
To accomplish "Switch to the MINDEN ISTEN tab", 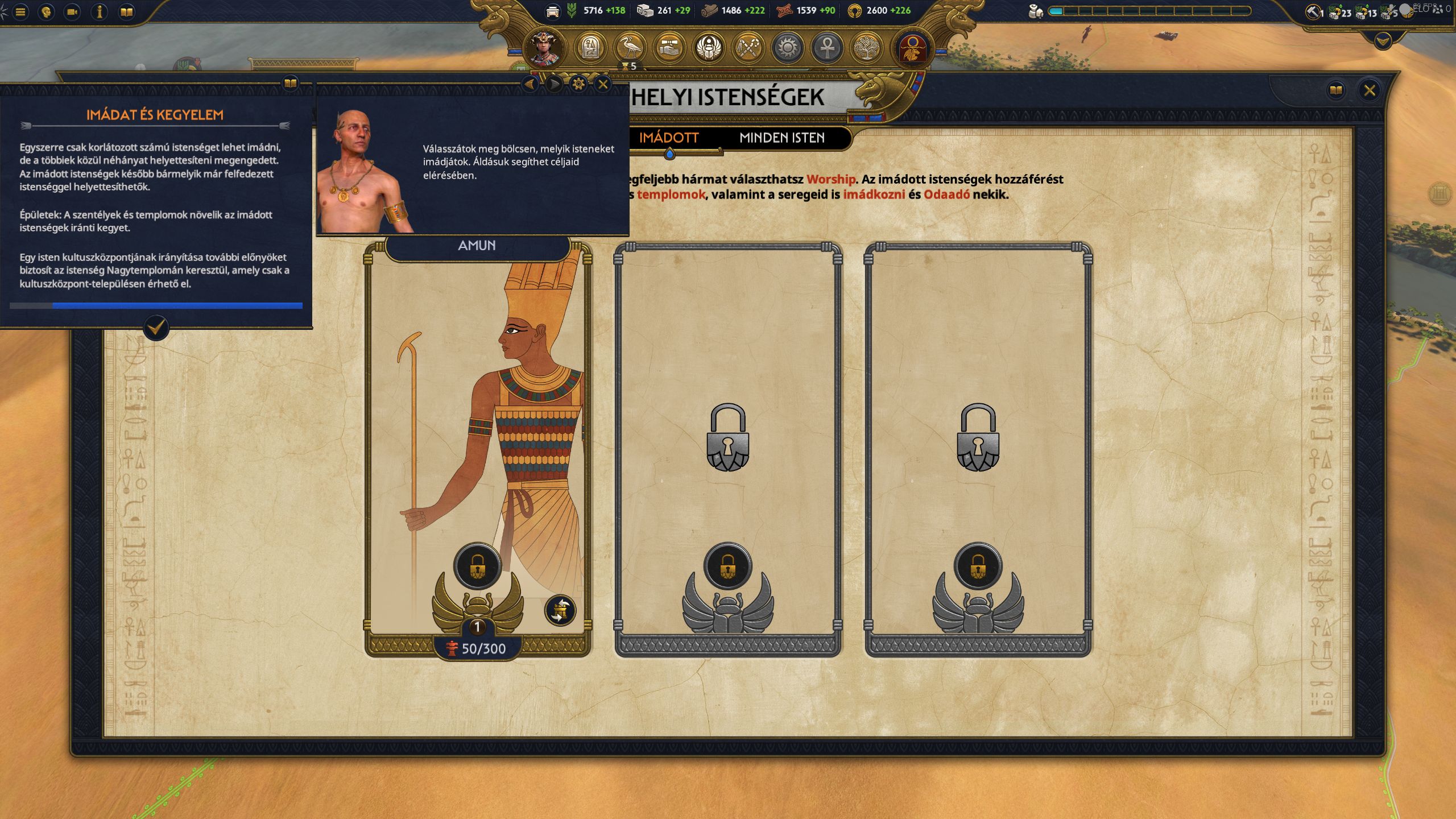I will pos(781,138).
